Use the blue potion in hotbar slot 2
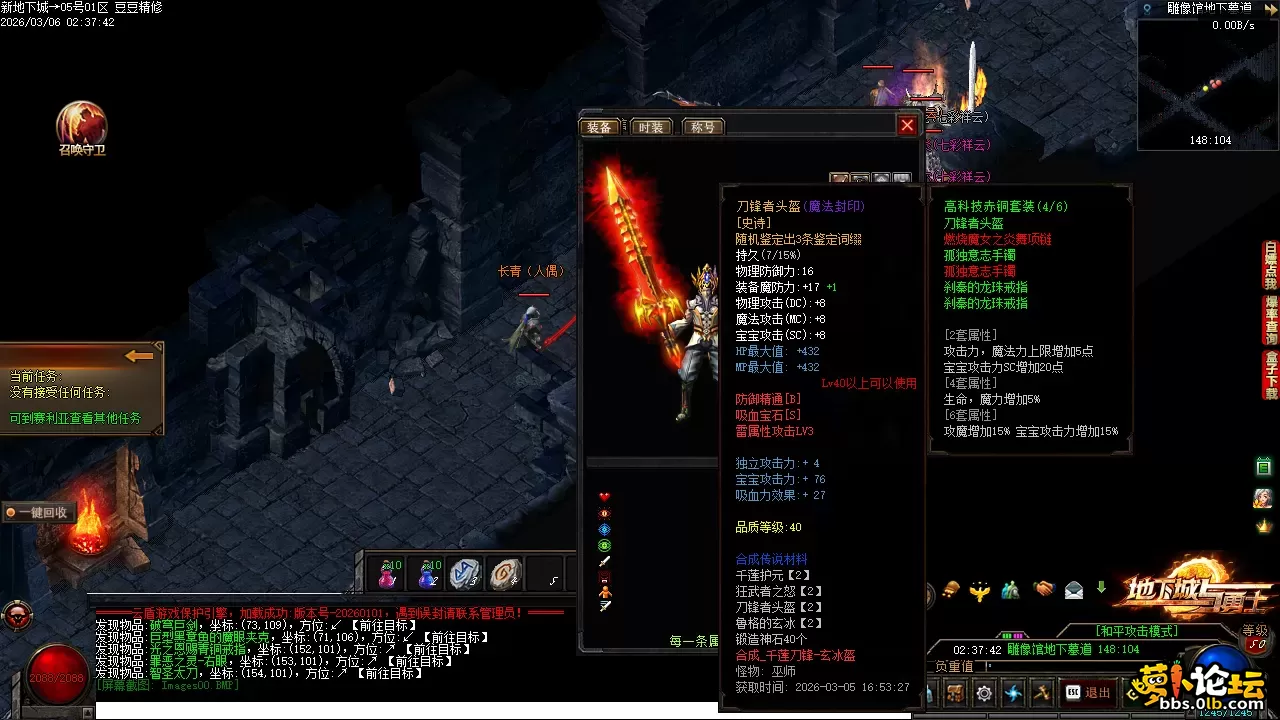This screenshot has width=1280, height=720. coord(428,574)
